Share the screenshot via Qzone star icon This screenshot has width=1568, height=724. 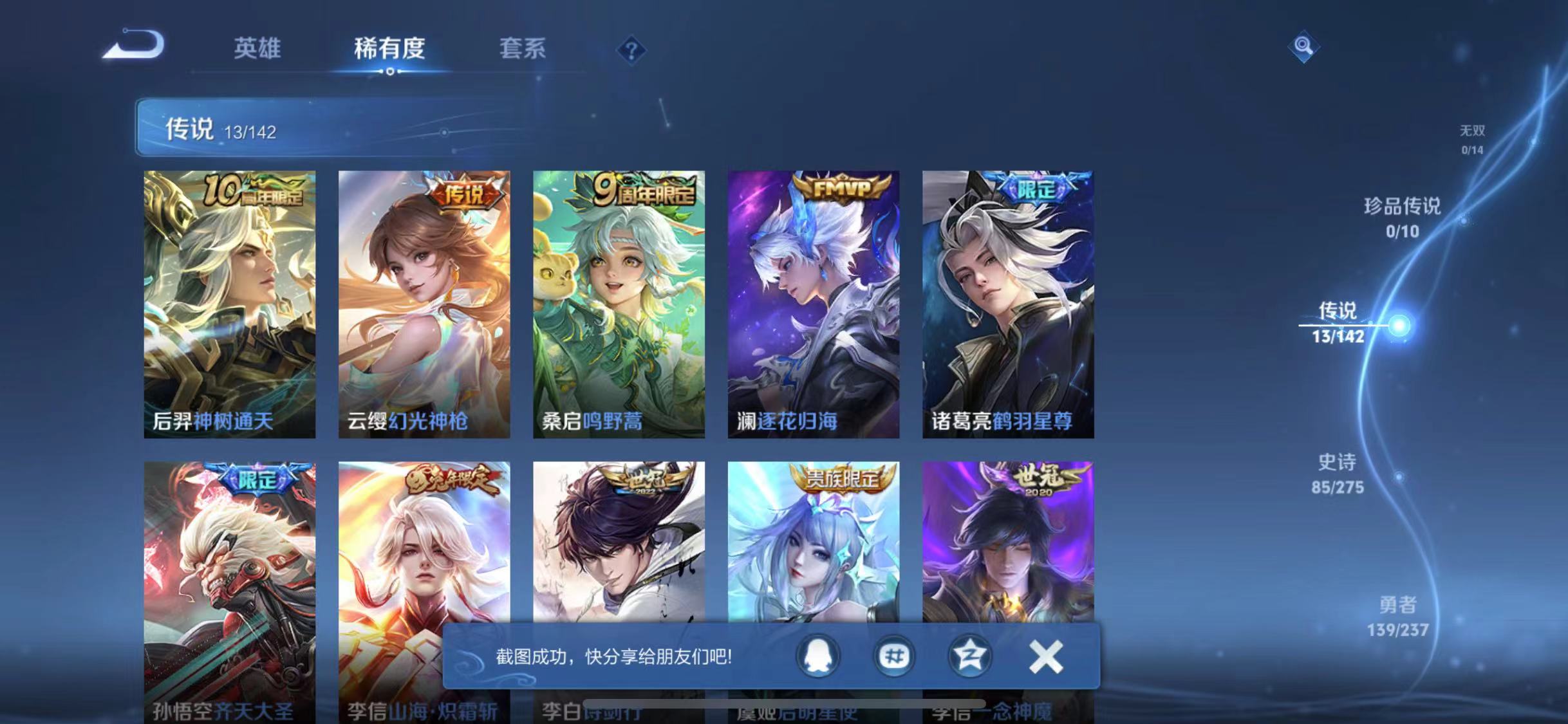[972, 657]
